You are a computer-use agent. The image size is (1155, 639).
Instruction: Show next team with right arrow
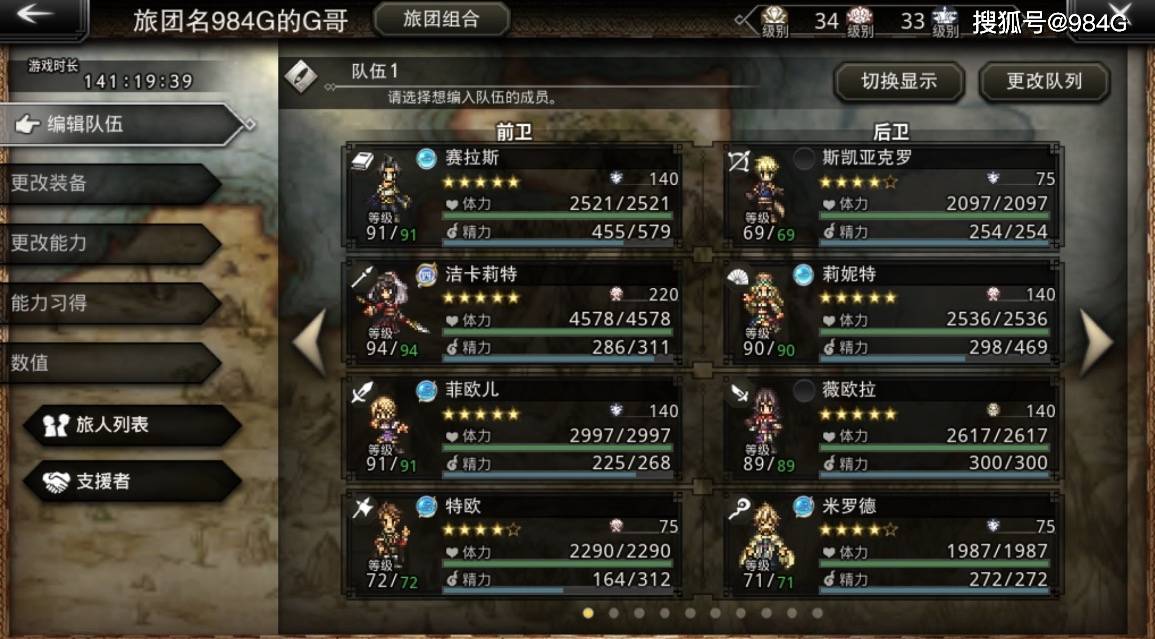1096,341
